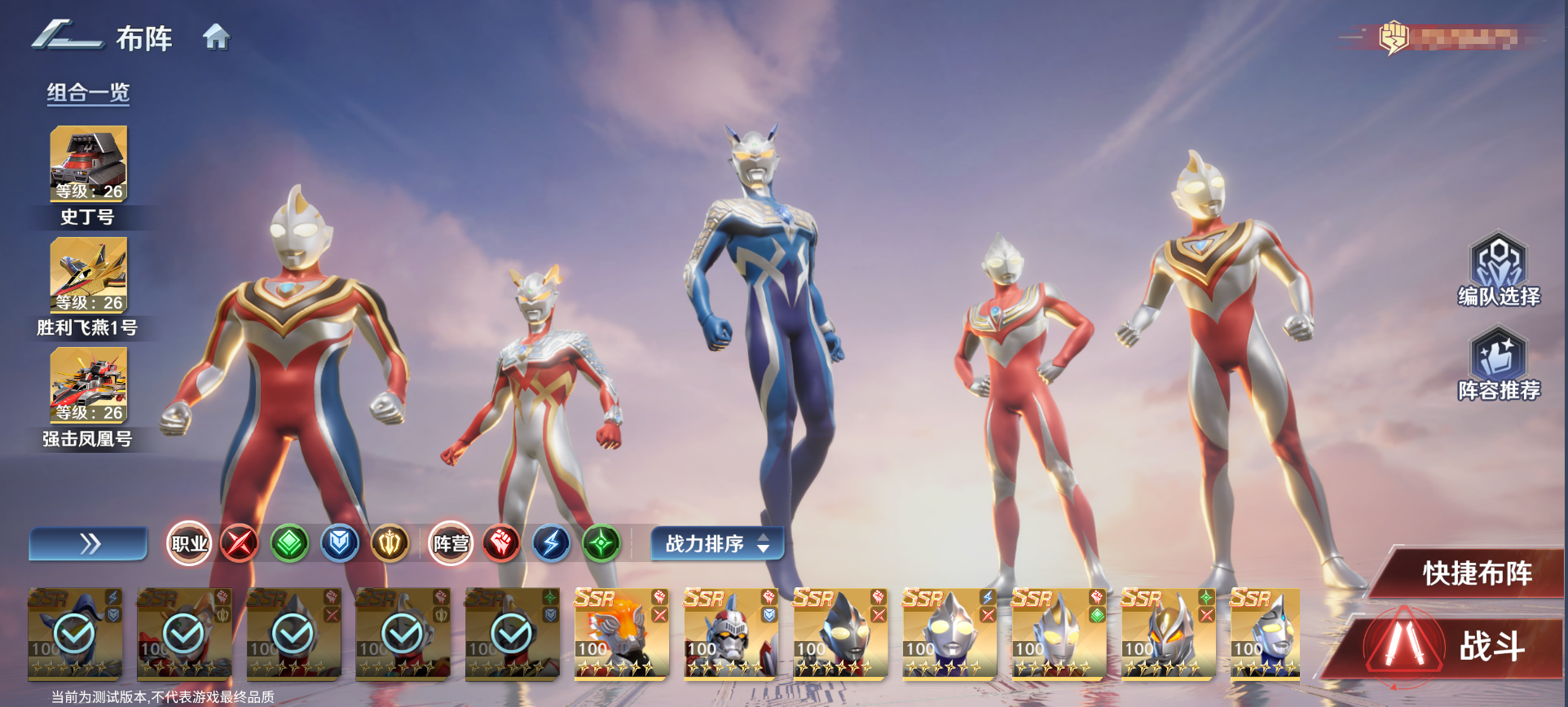The image size is (1568, 707).
Task: Expand the panel with the double-arrow button
Action: 87,543
